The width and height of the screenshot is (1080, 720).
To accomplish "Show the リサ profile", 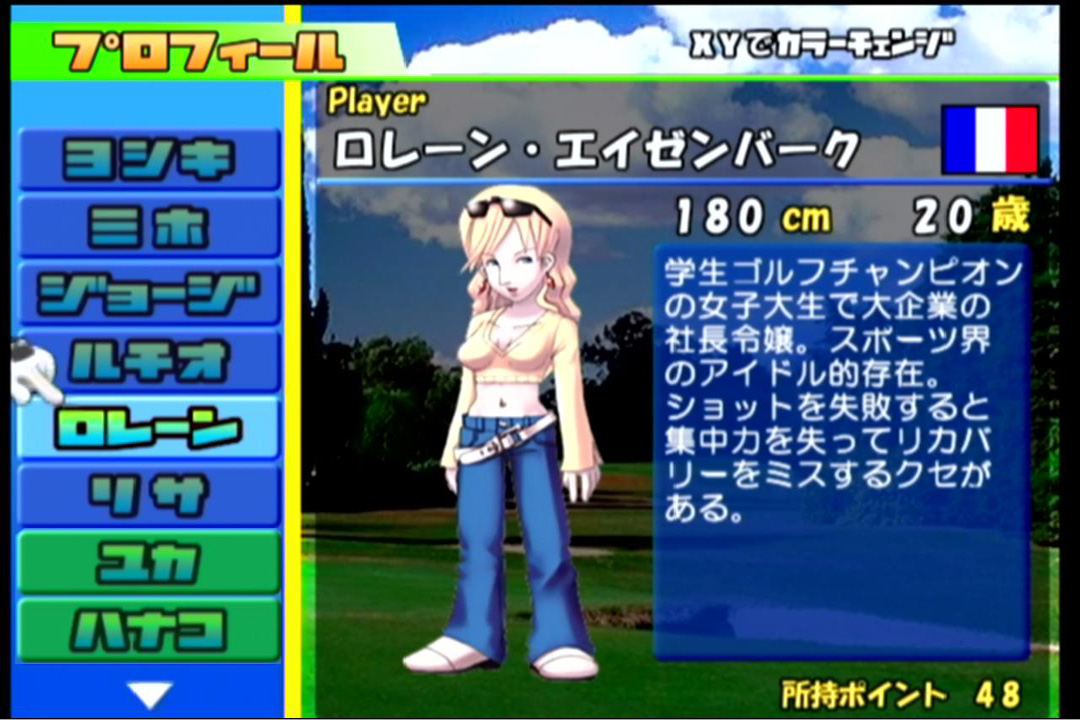I will pos(150,495).
